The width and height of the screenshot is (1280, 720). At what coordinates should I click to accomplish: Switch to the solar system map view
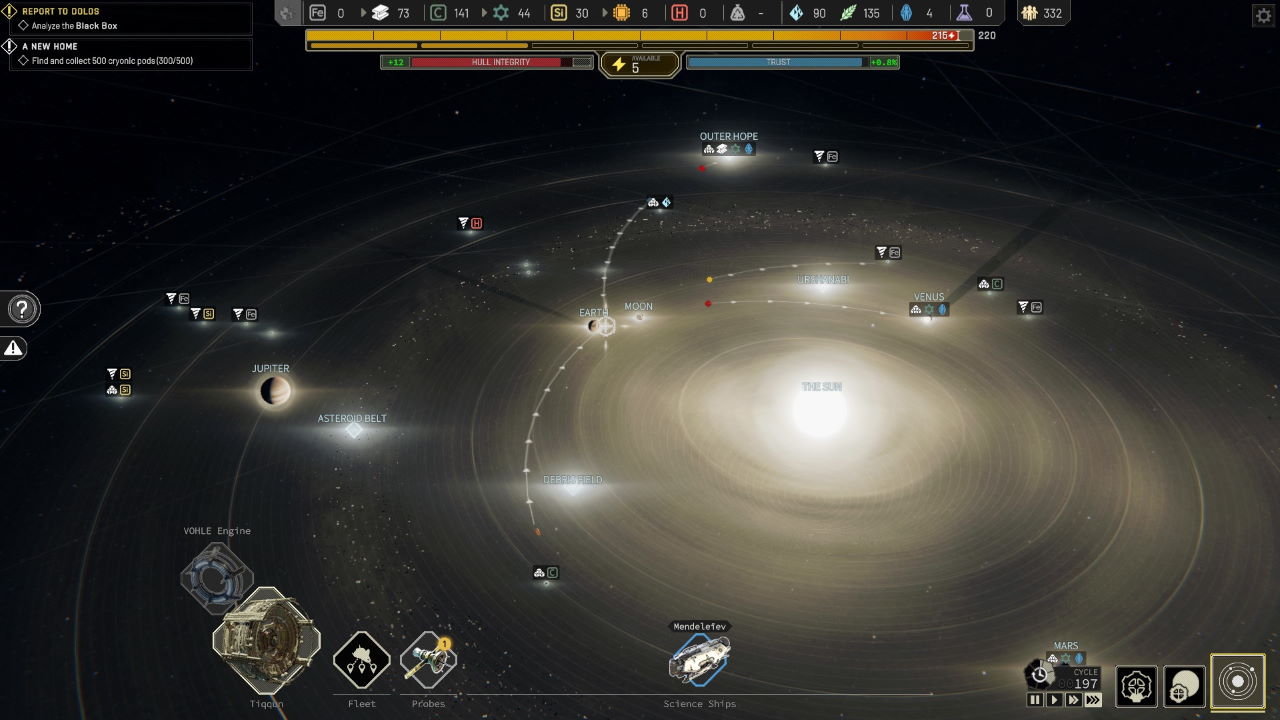pyautogui.click(x=1238, y=682)
